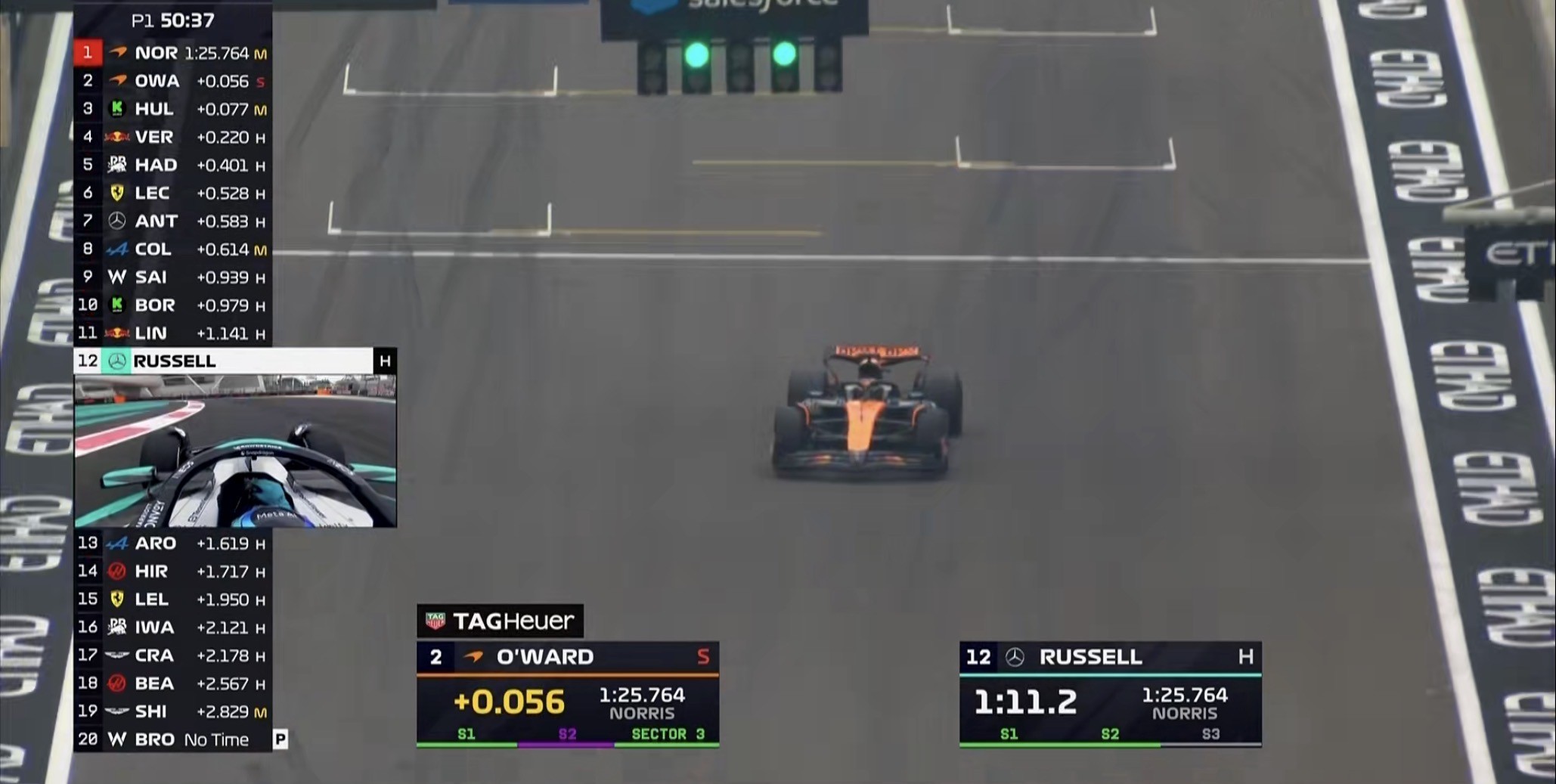The width and height of the screenshot is (1556, 784).
Task: Open Russell's onboard camera thumbnail
Action: (x=235, y=451)
